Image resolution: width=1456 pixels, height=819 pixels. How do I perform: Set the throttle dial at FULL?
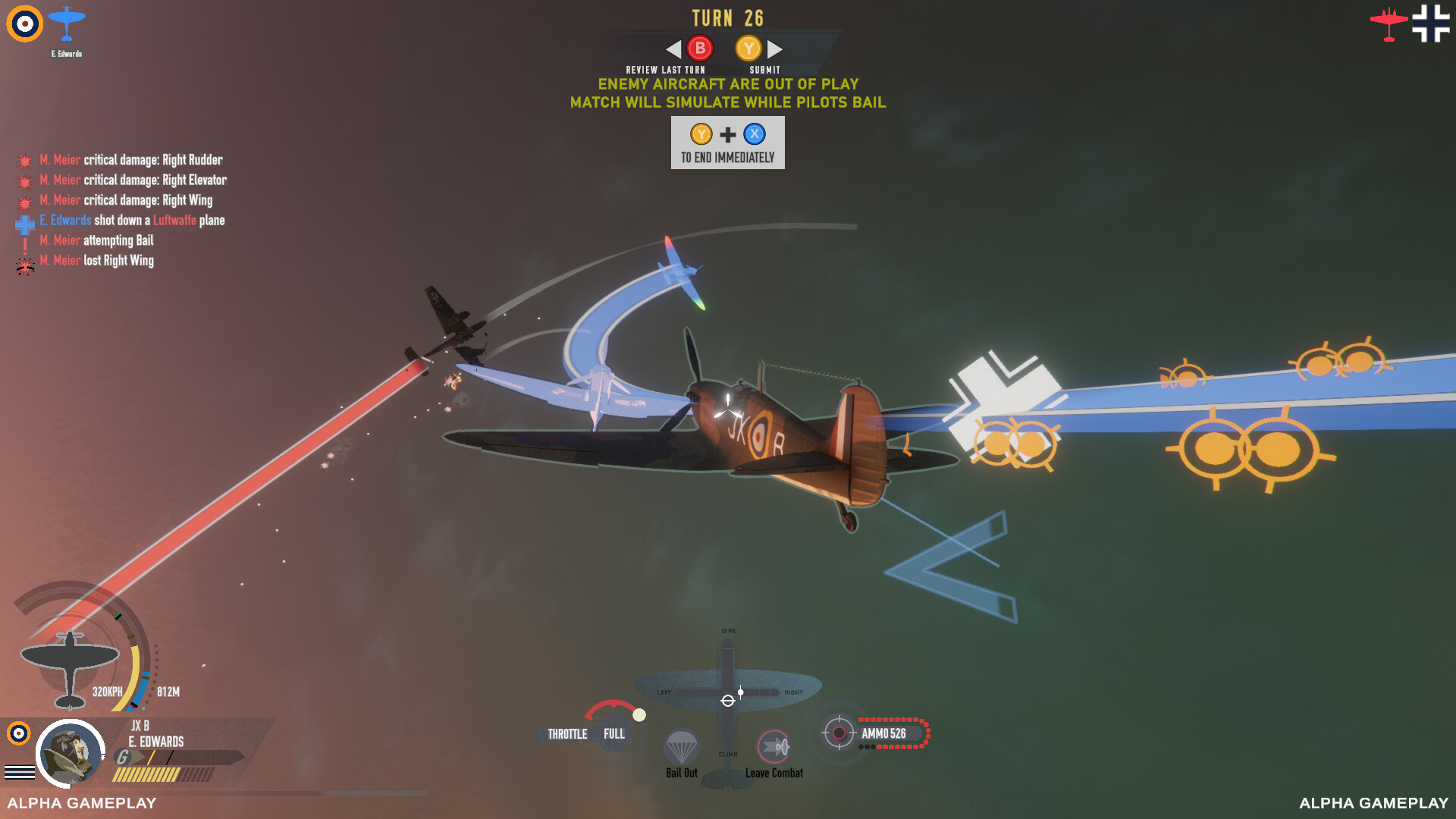point(614,733)
